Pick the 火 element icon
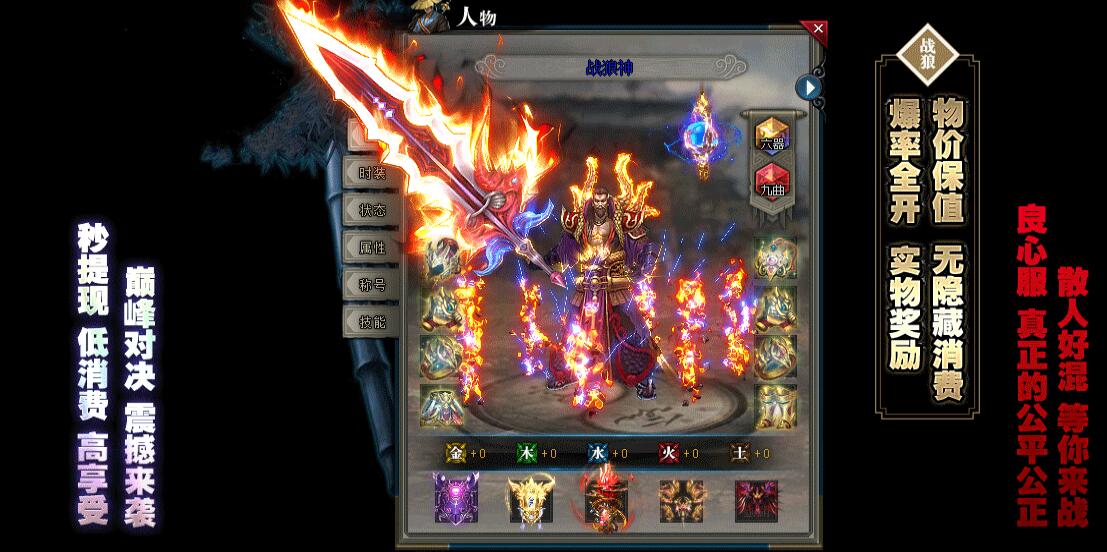Screen dimensions: 1107x552 (669, 453)
